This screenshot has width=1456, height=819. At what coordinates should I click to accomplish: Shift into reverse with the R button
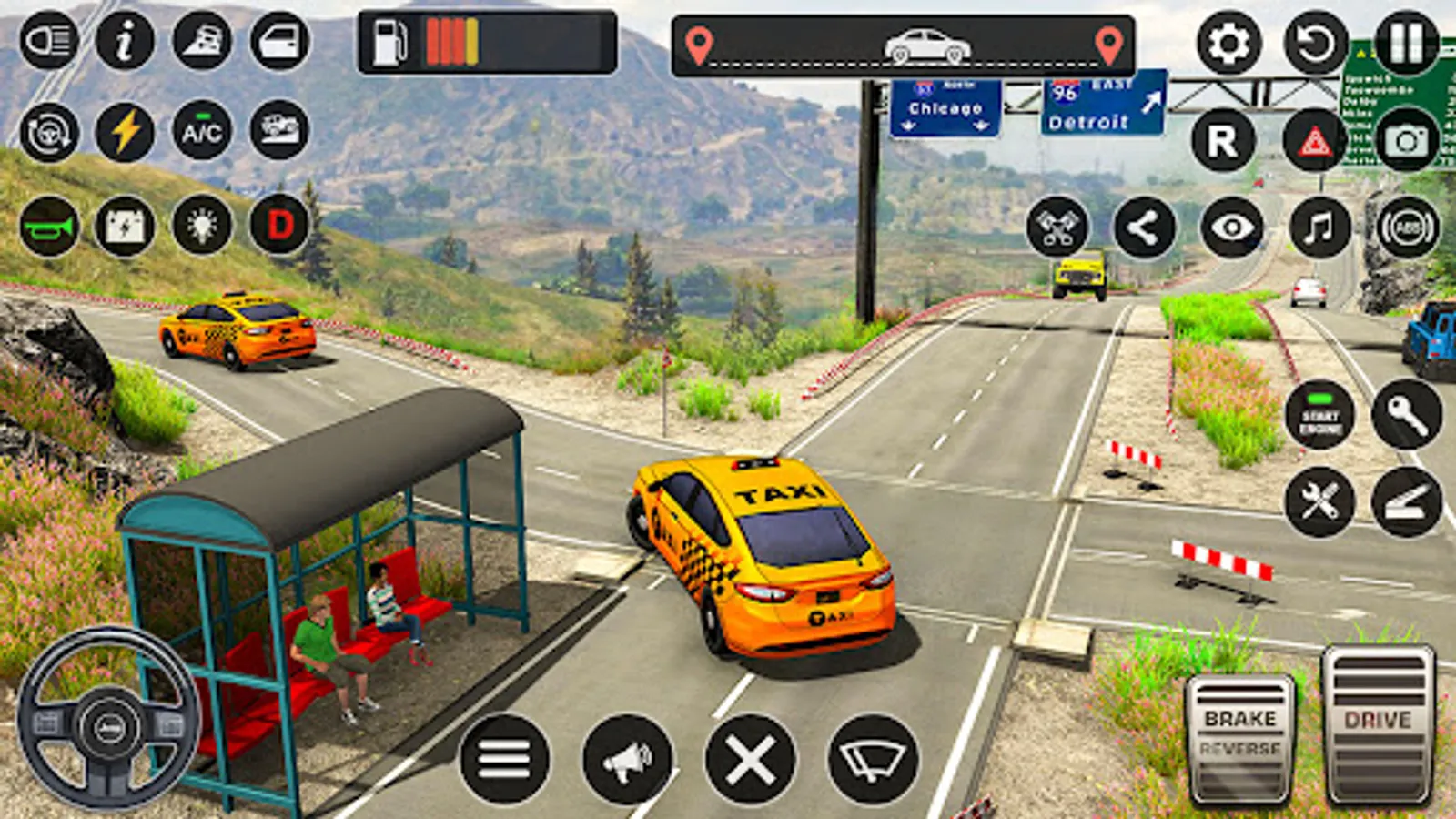pyautogui.click(x=1222, y=141)
